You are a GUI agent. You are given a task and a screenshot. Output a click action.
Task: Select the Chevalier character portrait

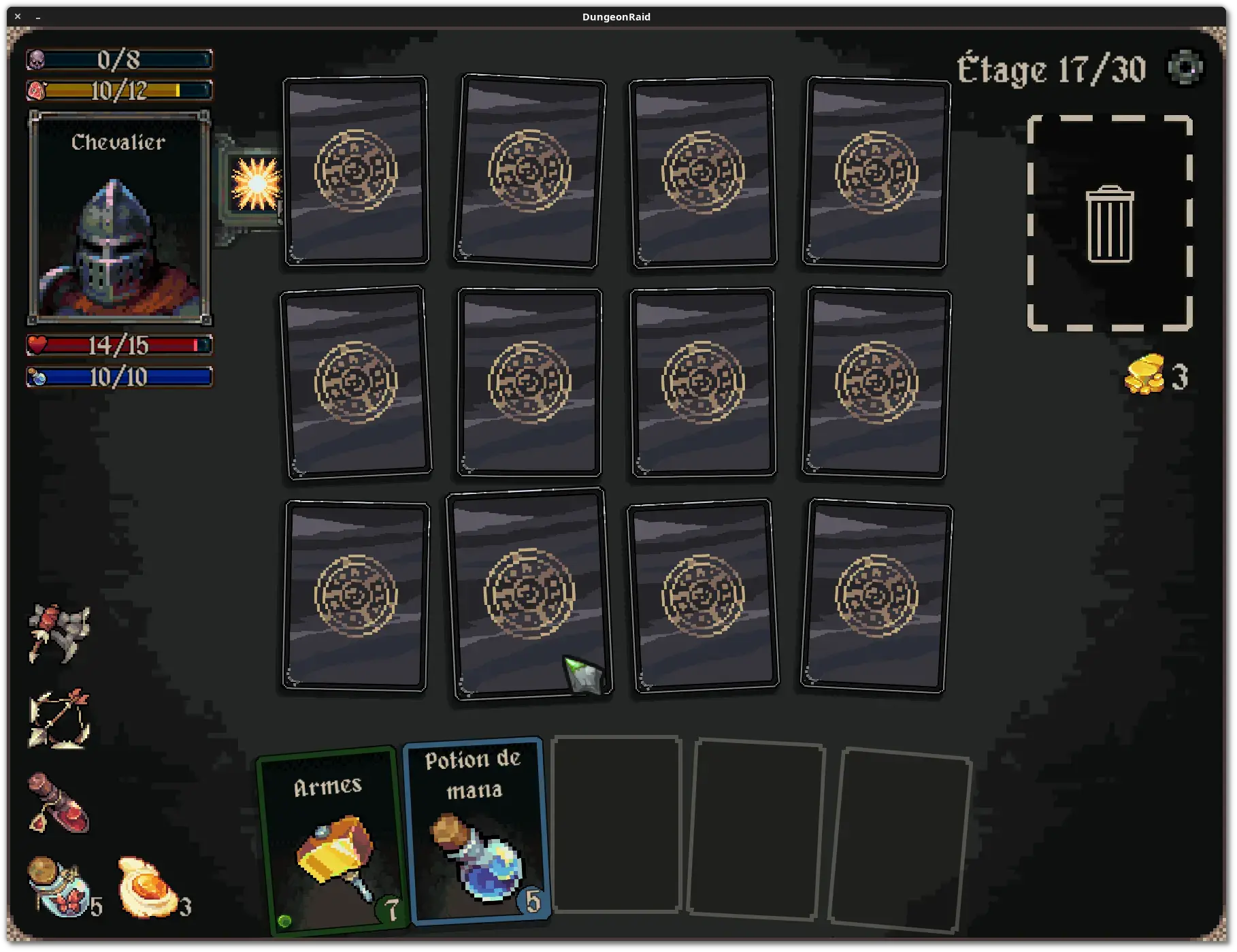point(119,218)
